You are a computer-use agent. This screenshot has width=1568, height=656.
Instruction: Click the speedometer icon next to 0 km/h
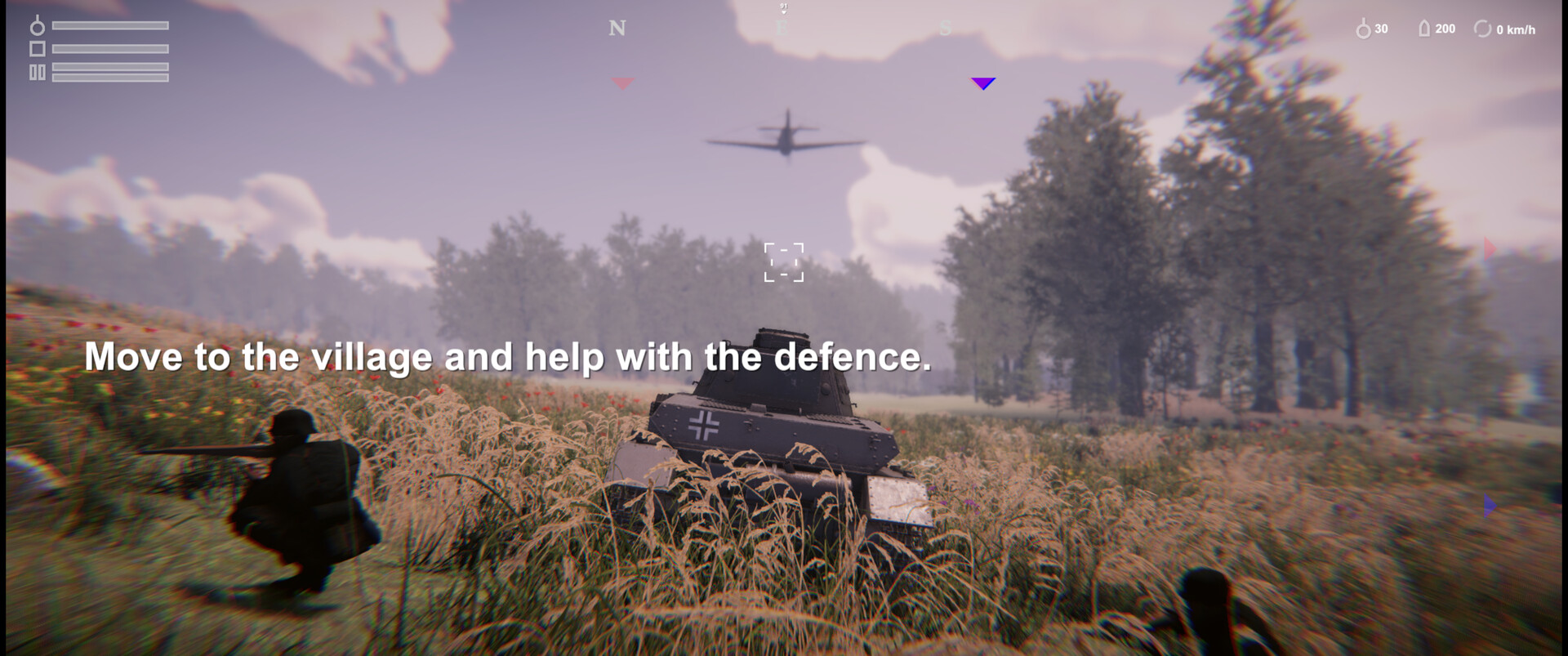coord(1482,28)
